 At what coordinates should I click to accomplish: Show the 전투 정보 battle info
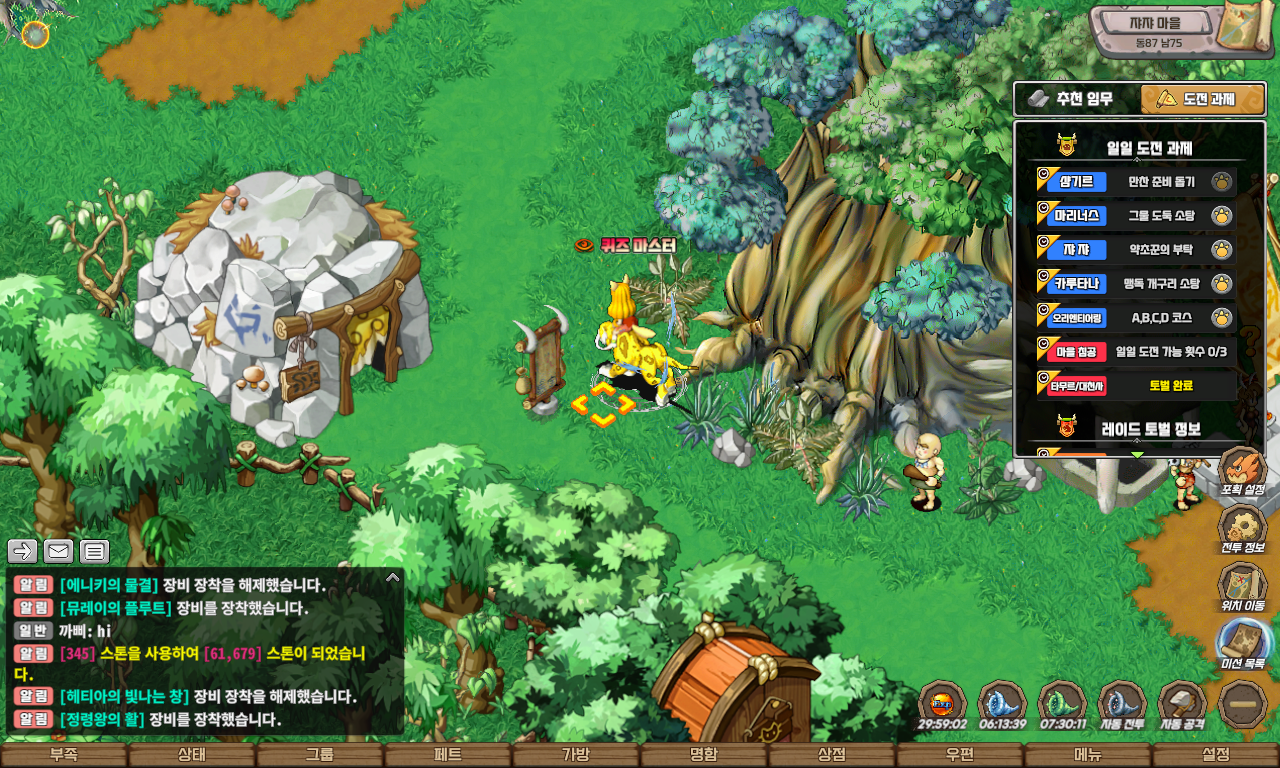(x=1242, y=528)
